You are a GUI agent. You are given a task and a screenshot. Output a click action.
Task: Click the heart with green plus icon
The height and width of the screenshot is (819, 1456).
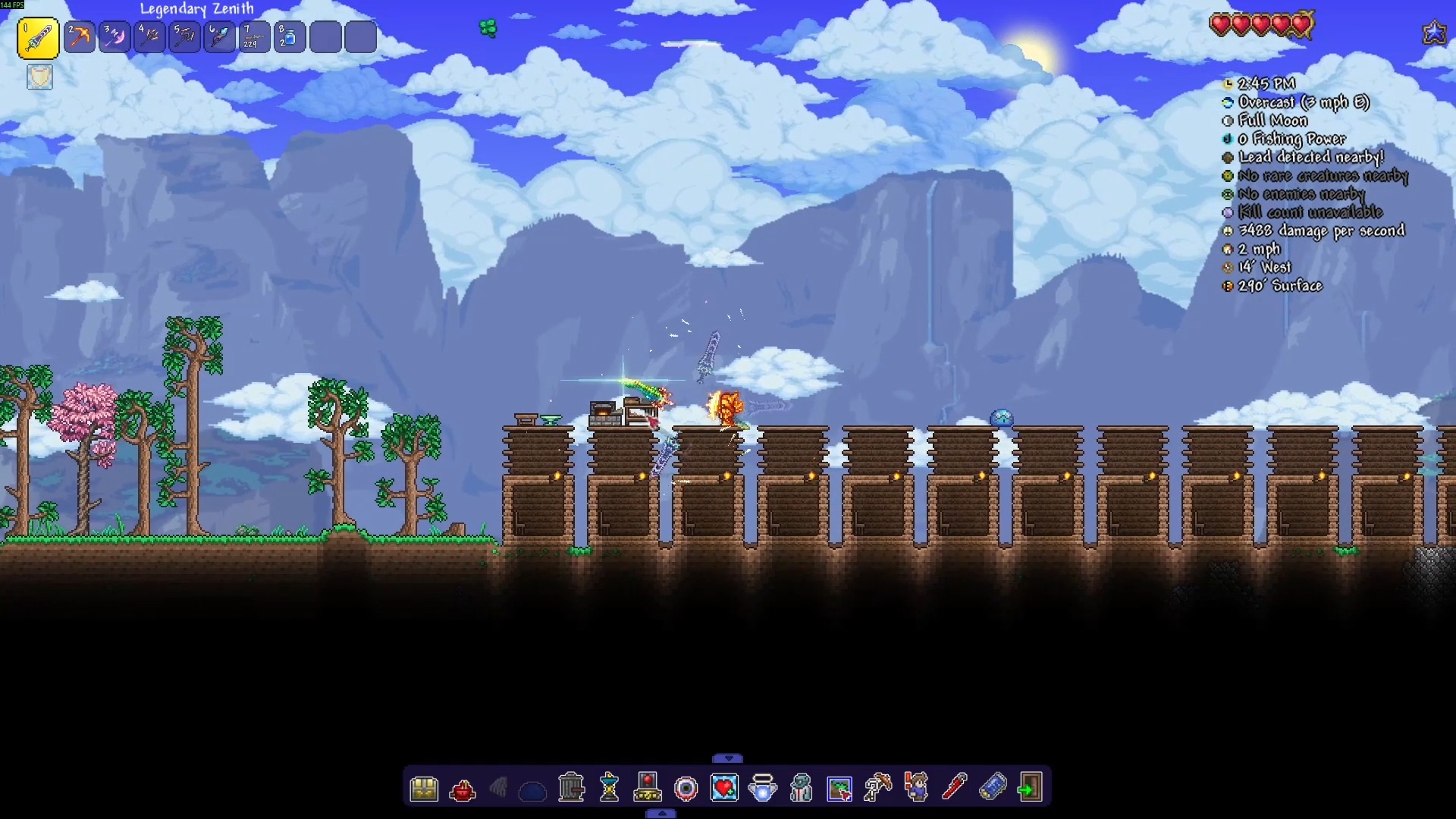724,788
